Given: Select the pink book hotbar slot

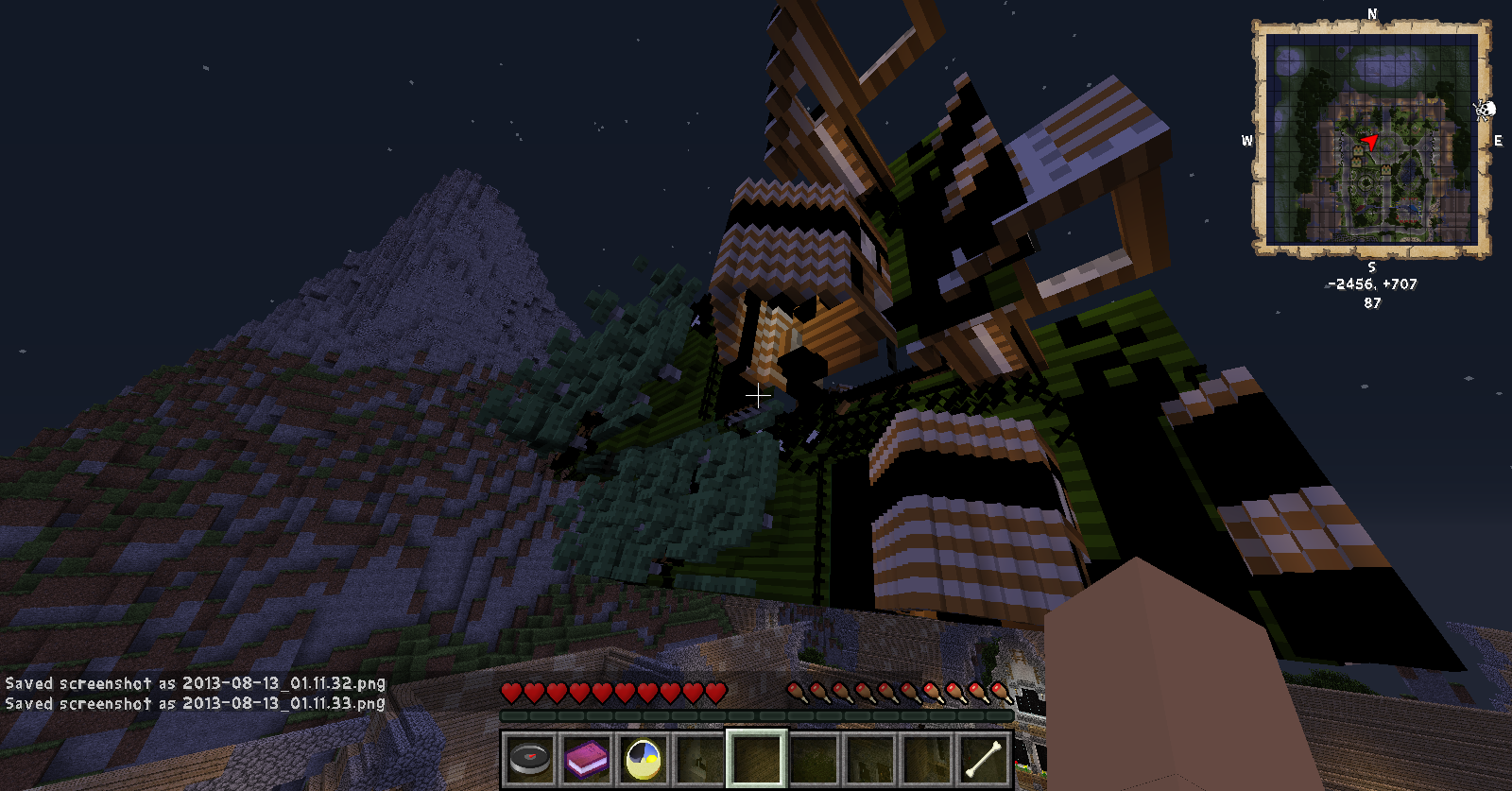Looking at the screenshot, I should point(586,758).
